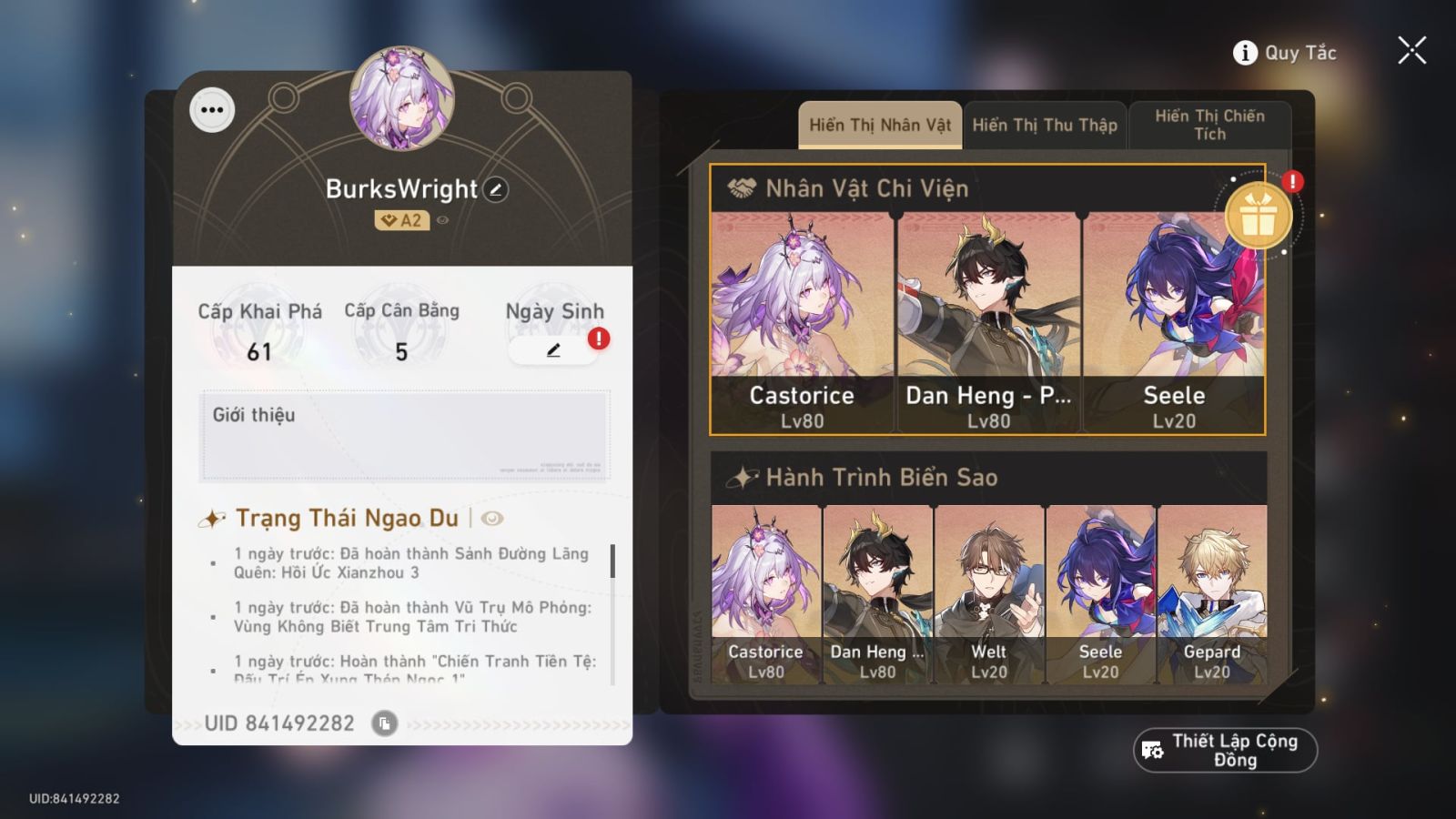Click the community icon on Thiết Lập Cộng Đồng
This screenshot has width=1456, height=819.
pyautogui.click(x=1150, y=750)
